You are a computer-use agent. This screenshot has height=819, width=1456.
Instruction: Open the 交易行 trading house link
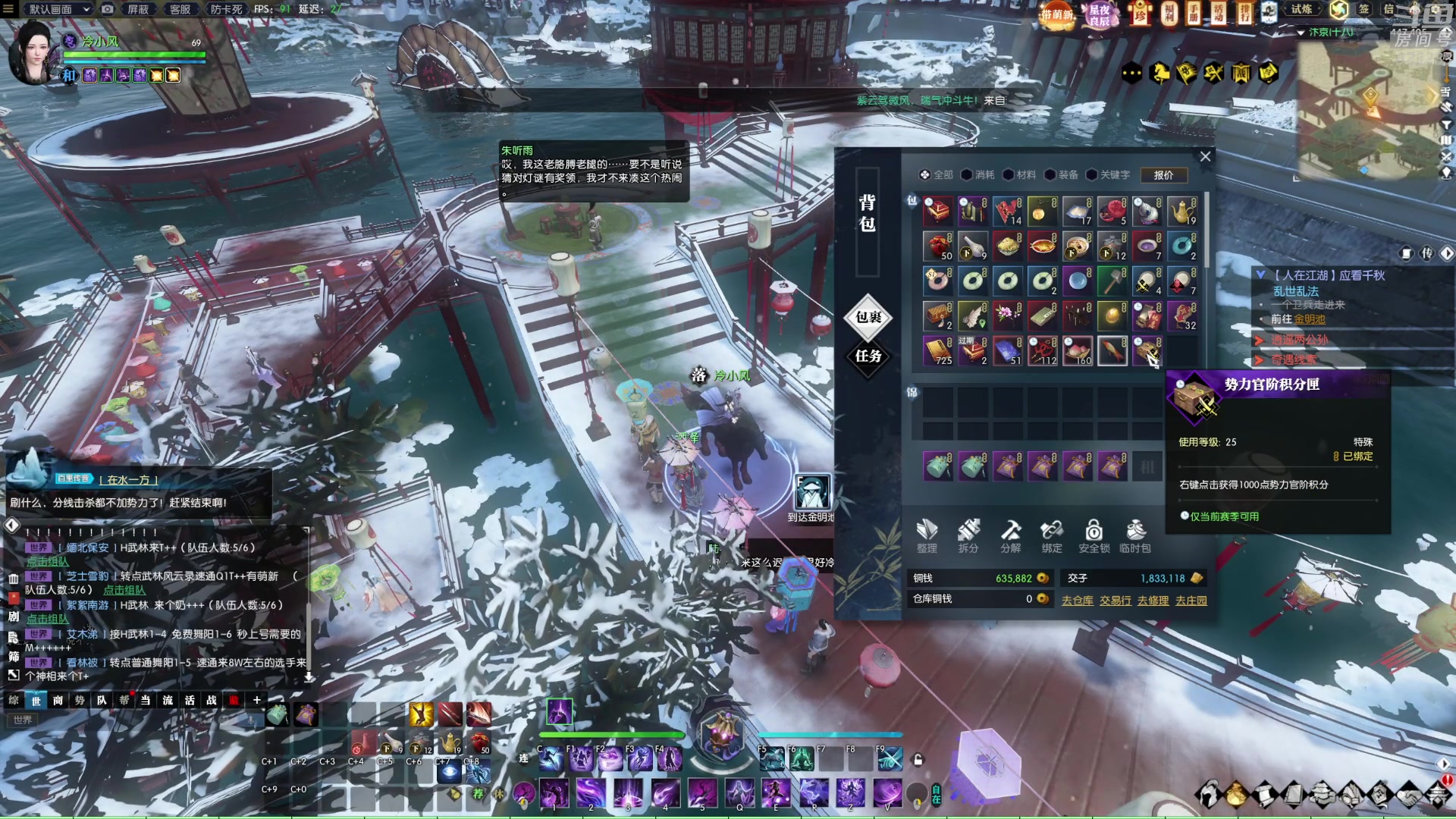tap(1116, 601)
